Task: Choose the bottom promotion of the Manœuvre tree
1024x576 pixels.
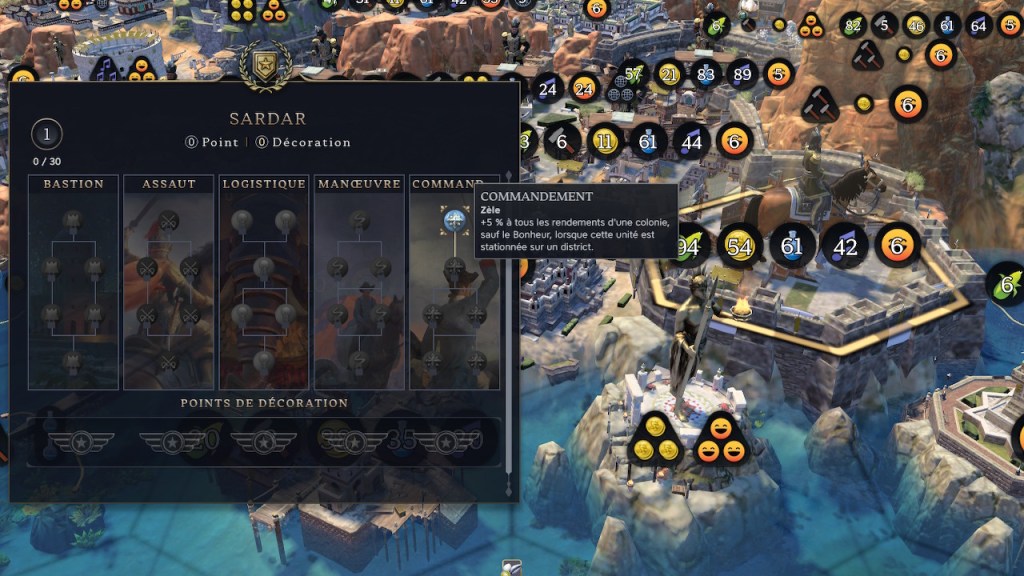Action: pos(359,360)
